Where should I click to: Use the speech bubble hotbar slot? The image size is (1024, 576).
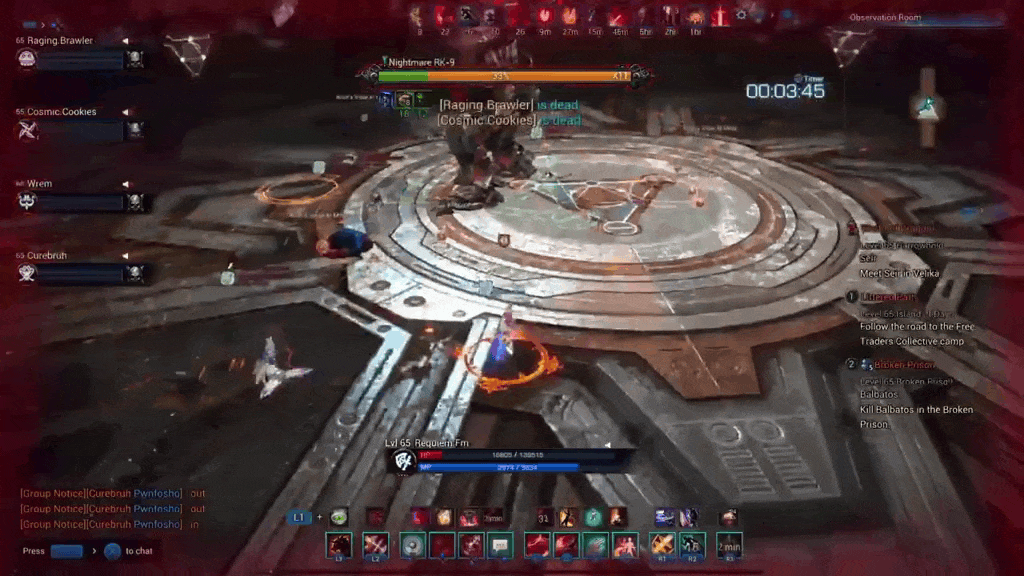tap(501, 545)
